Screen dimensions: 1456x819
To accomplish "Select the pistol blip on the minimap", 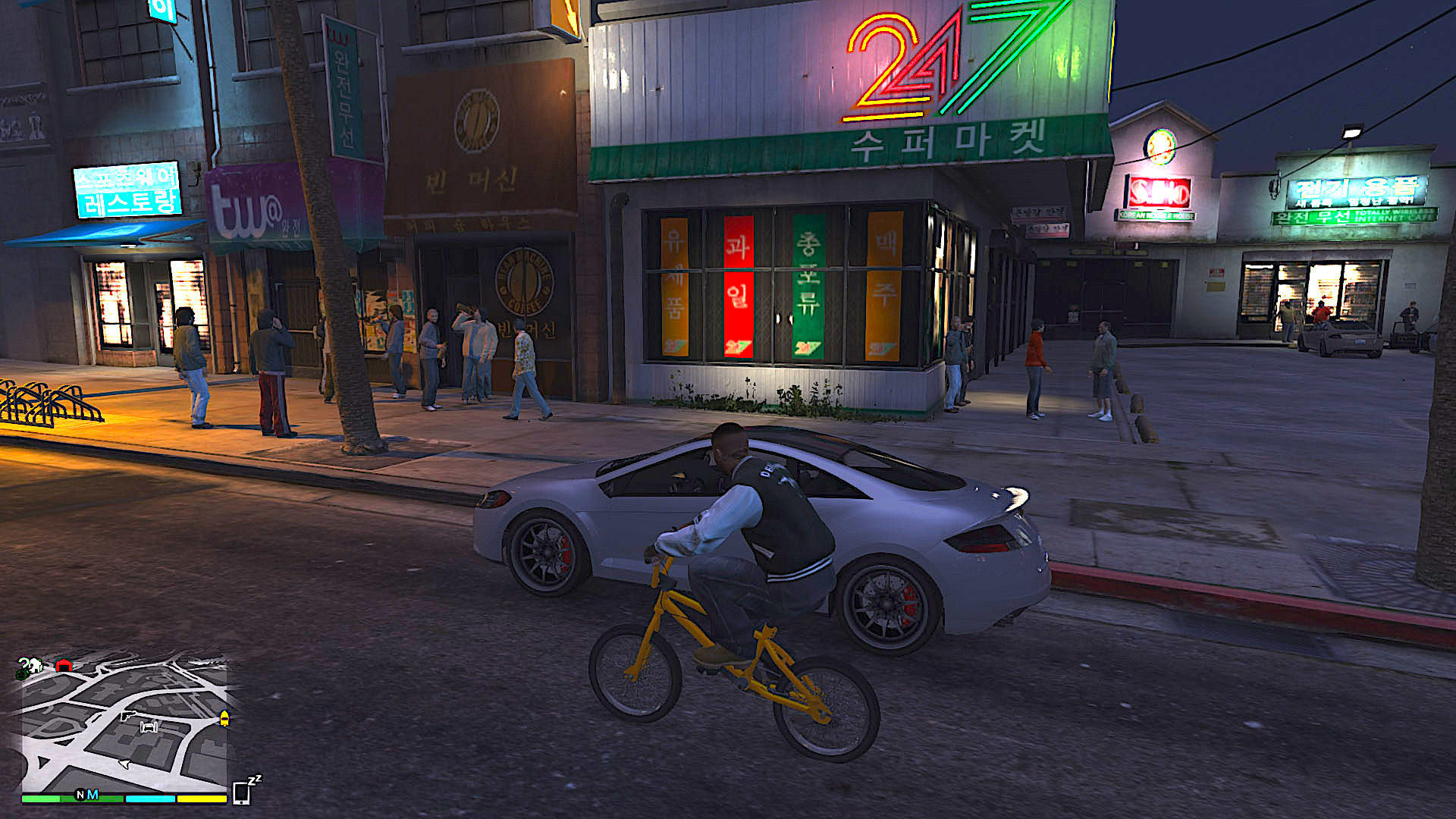I will (x=128, y=717).
